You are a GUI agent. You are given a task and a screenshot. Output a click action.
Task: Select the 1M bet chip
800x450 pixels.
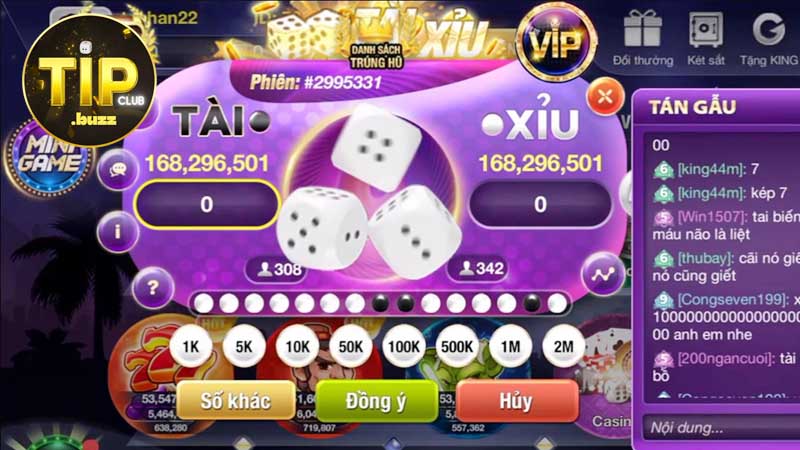point(512,346)
